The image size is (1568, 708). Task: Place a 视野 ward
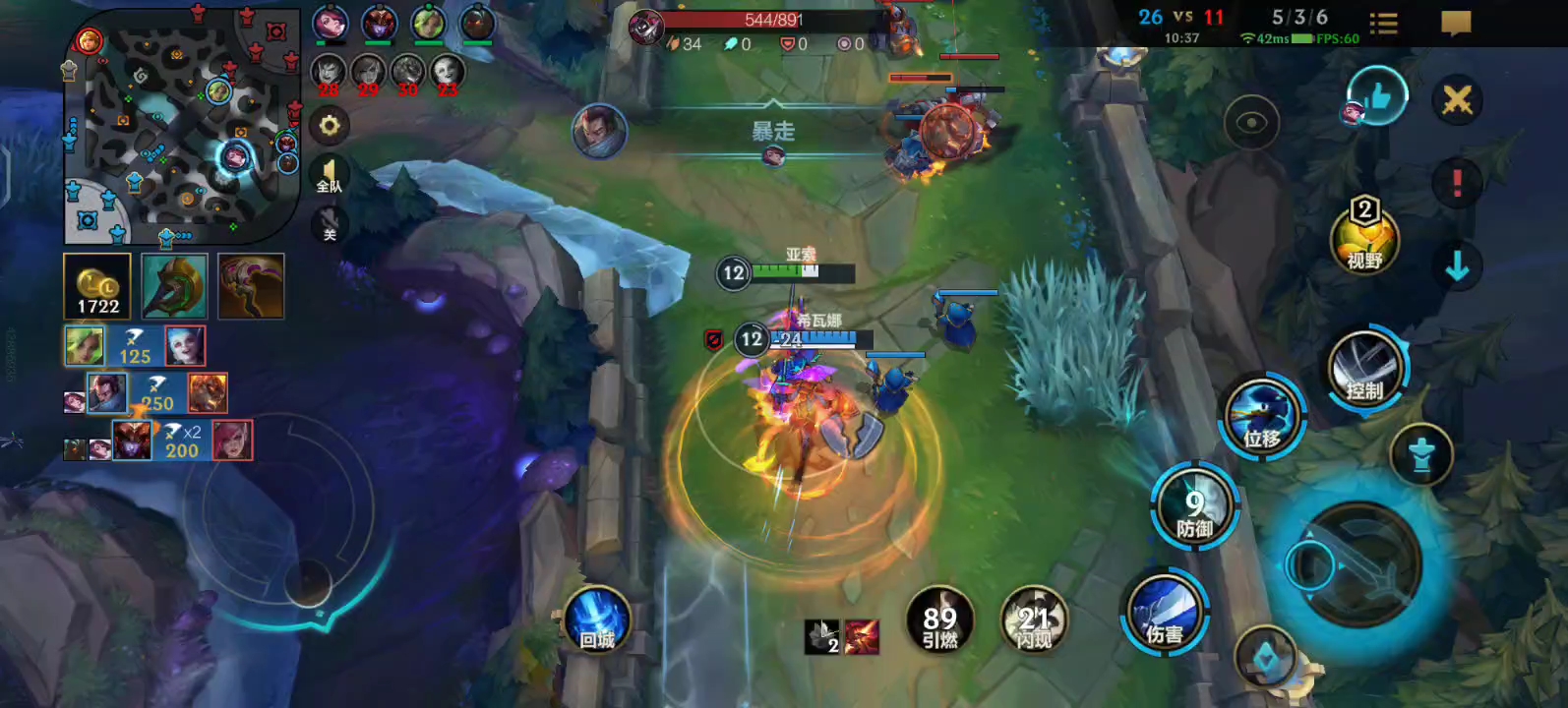tap(1364, 239)
